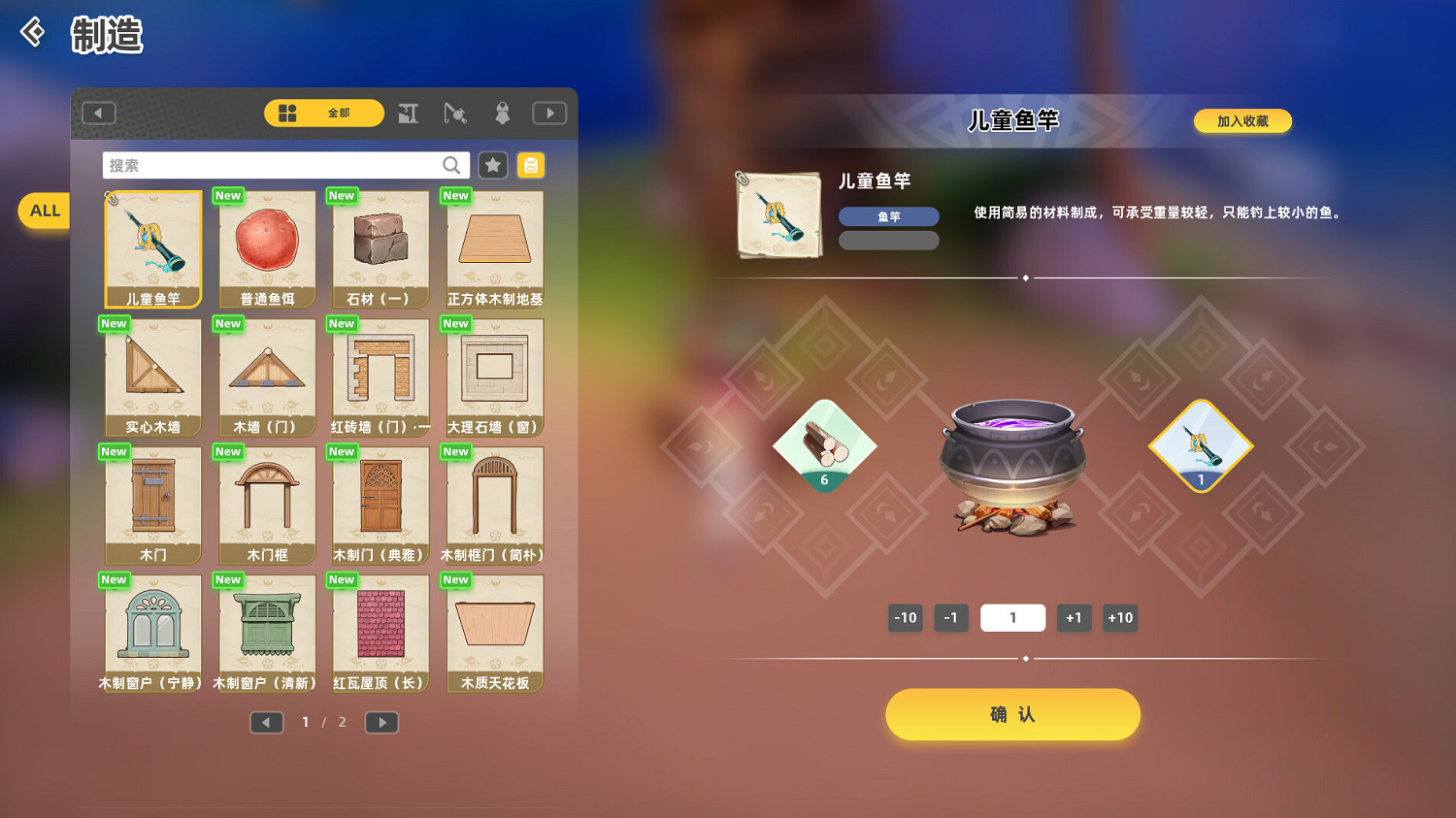This screenshot has width=1456, height=818.
Task: Increase craft quantity with +10
Action: tap(1120, 617)
